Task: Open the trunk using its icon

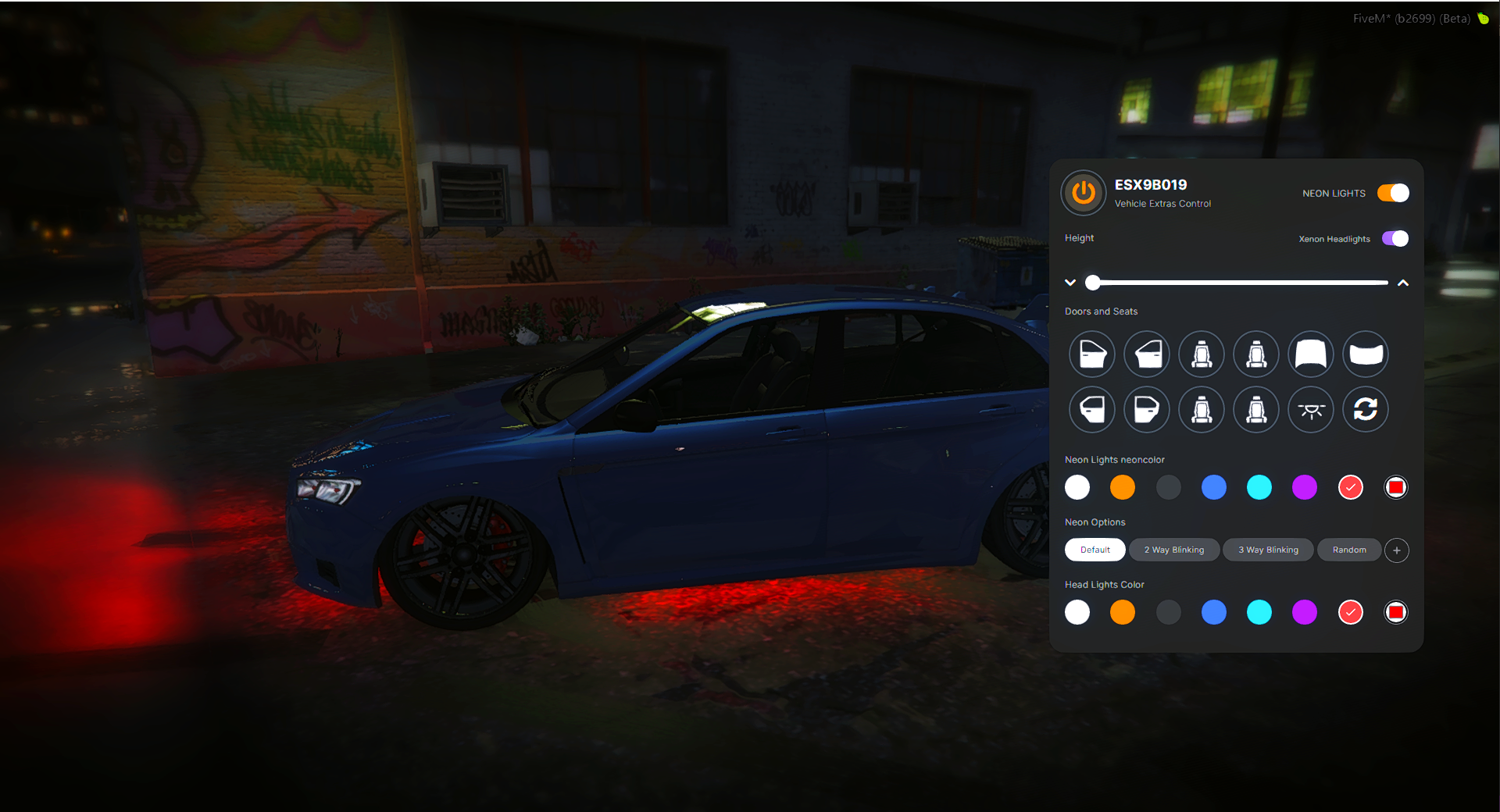Action: (x=1365, y=354)
